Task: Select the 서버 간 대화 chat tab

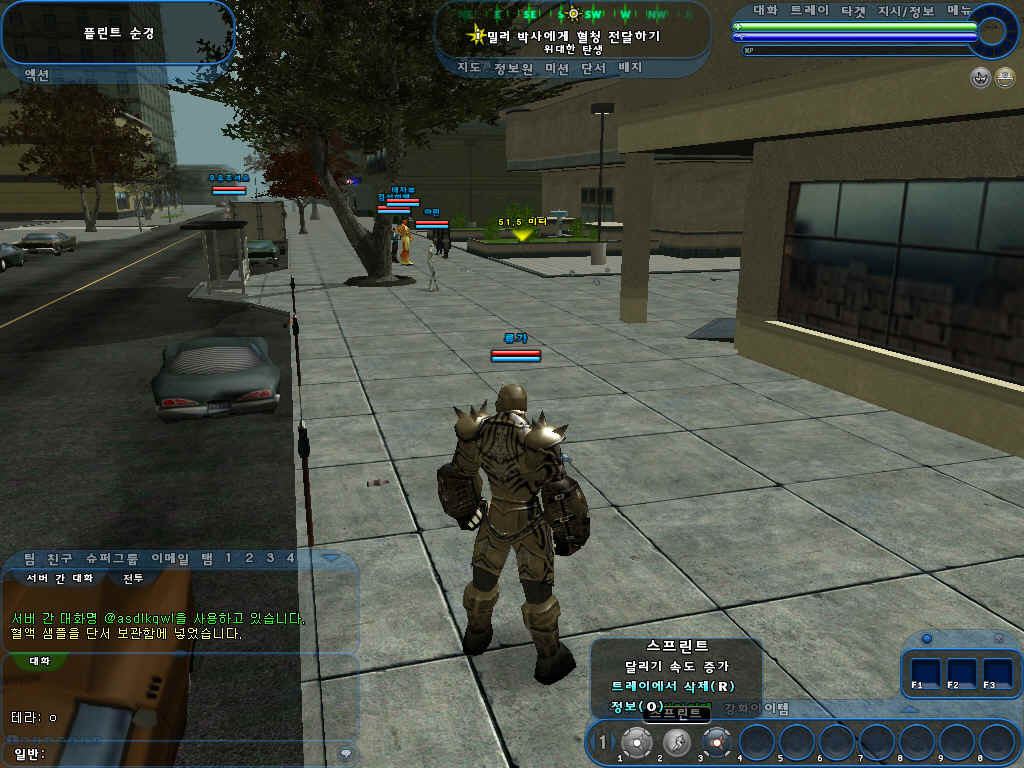Action: point(59,578)
